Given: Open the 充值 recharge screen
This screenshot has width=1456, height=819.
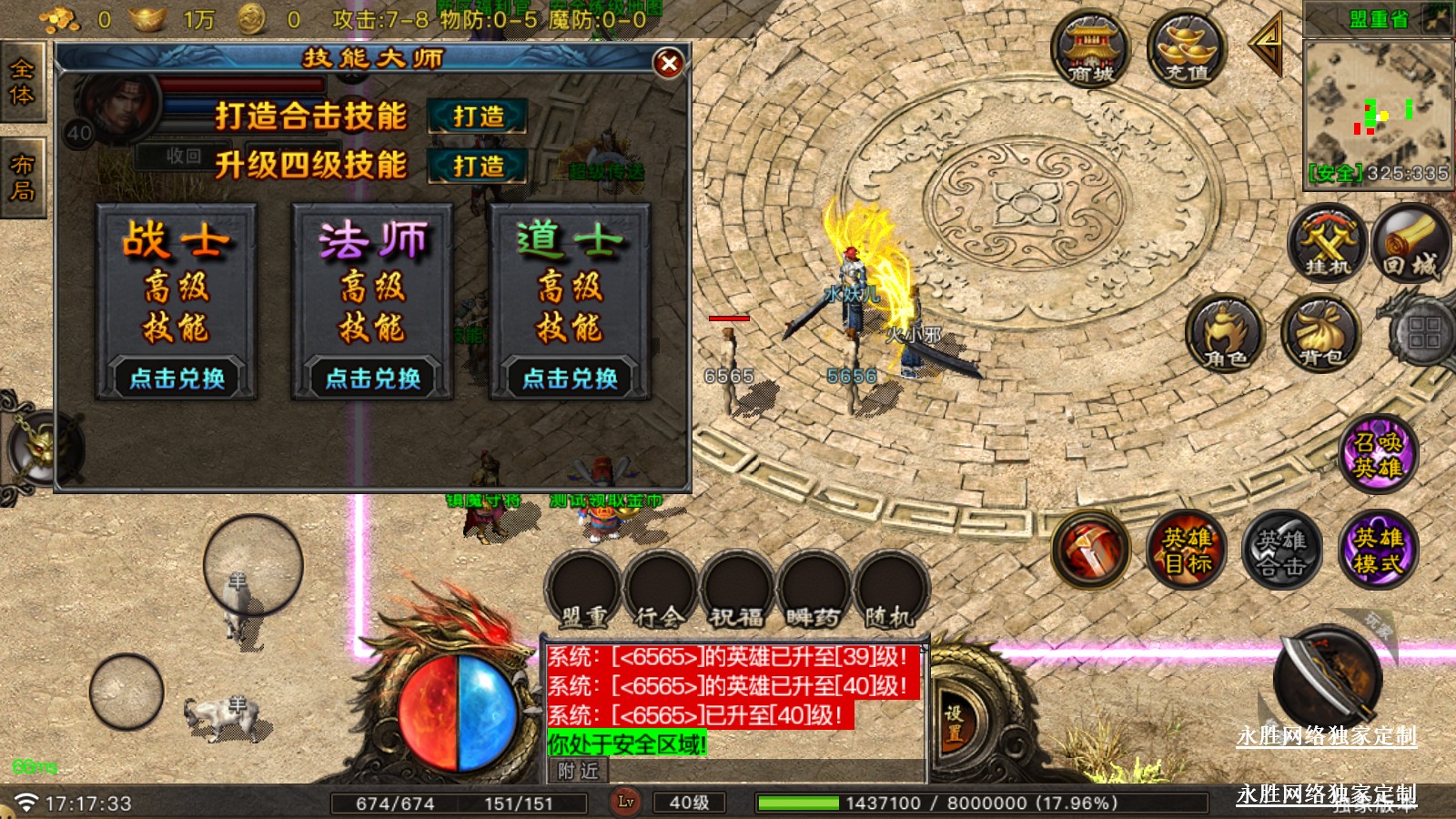Looking at the screenshot, I should 1186,50.
